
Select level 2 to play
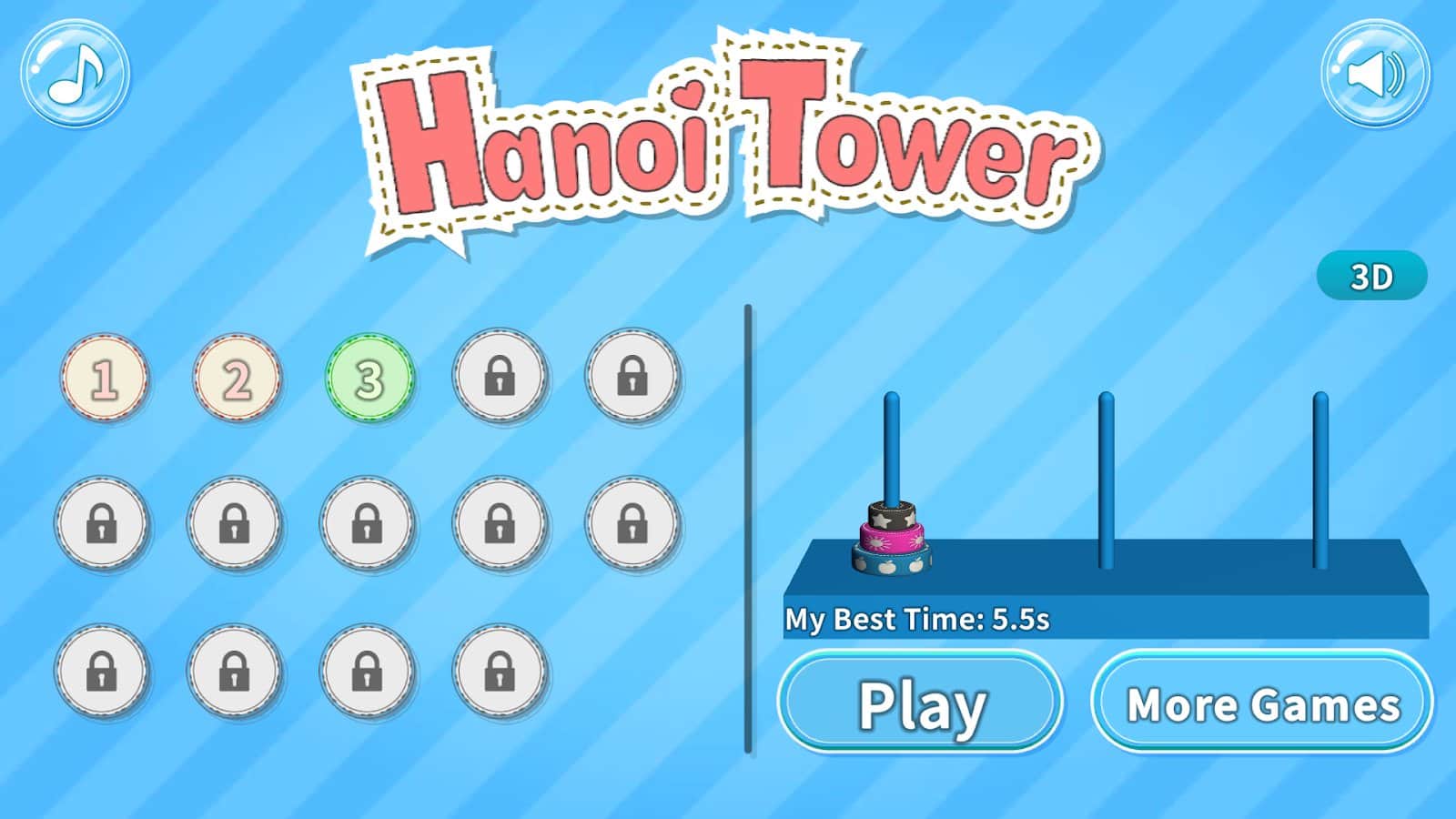point(236,378)
